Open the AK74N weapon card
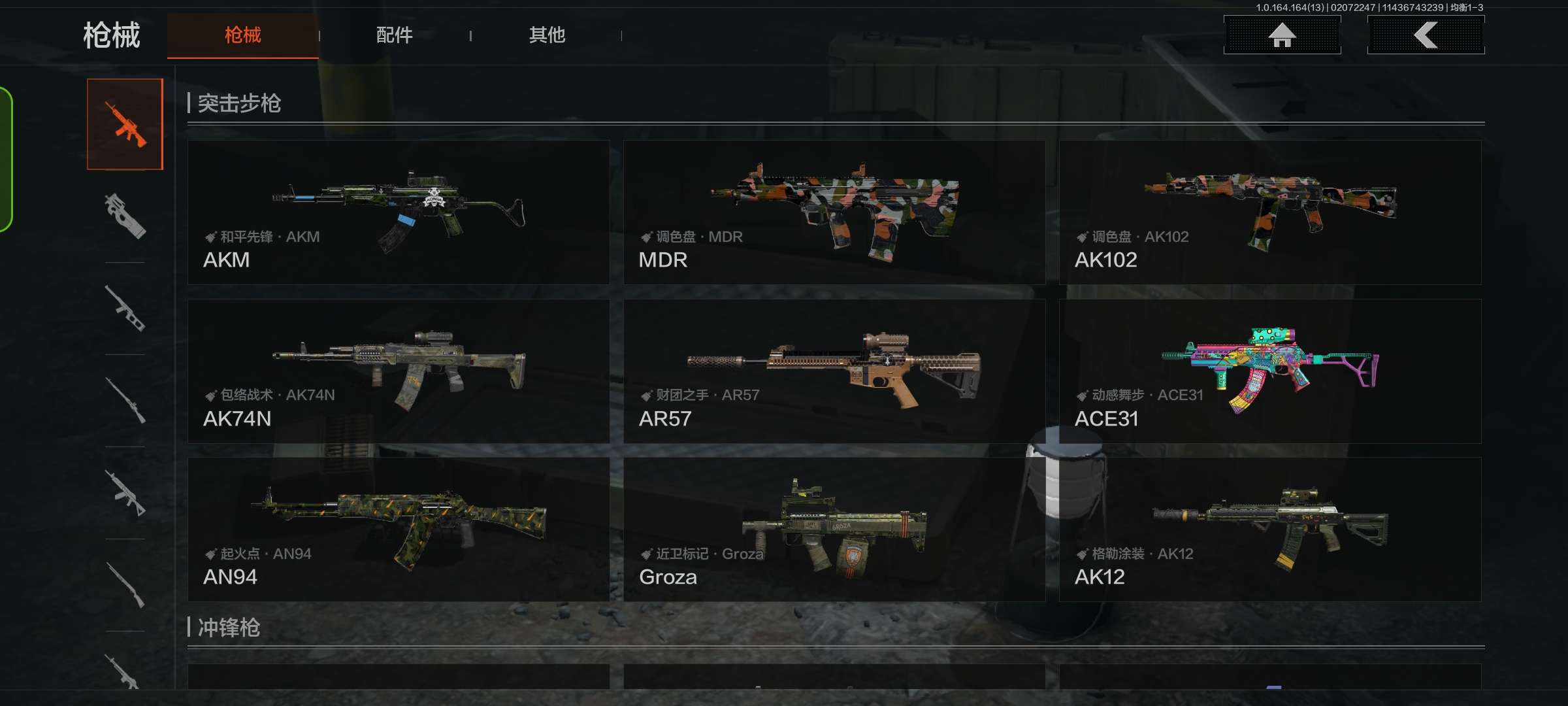The height and width of the screenshot is (706, 1568). pos(399,371)
